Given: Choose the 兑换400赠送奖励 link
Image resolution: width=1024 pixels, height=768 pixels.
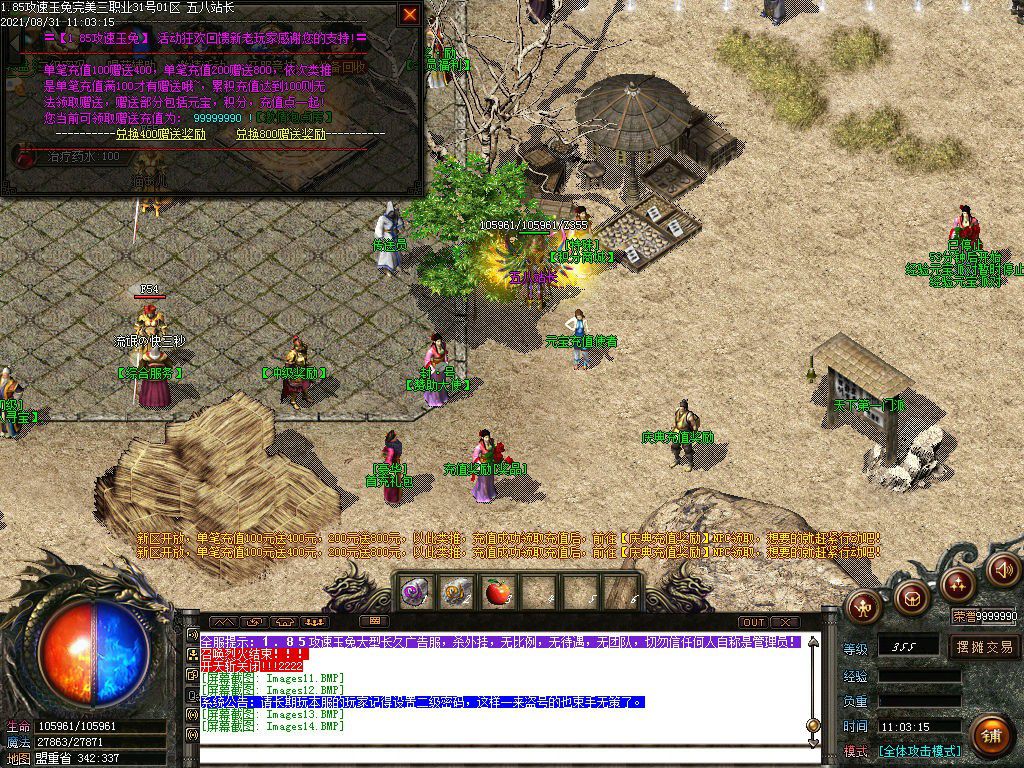Looking at the screenshot, I should click(x=160, y=134).
